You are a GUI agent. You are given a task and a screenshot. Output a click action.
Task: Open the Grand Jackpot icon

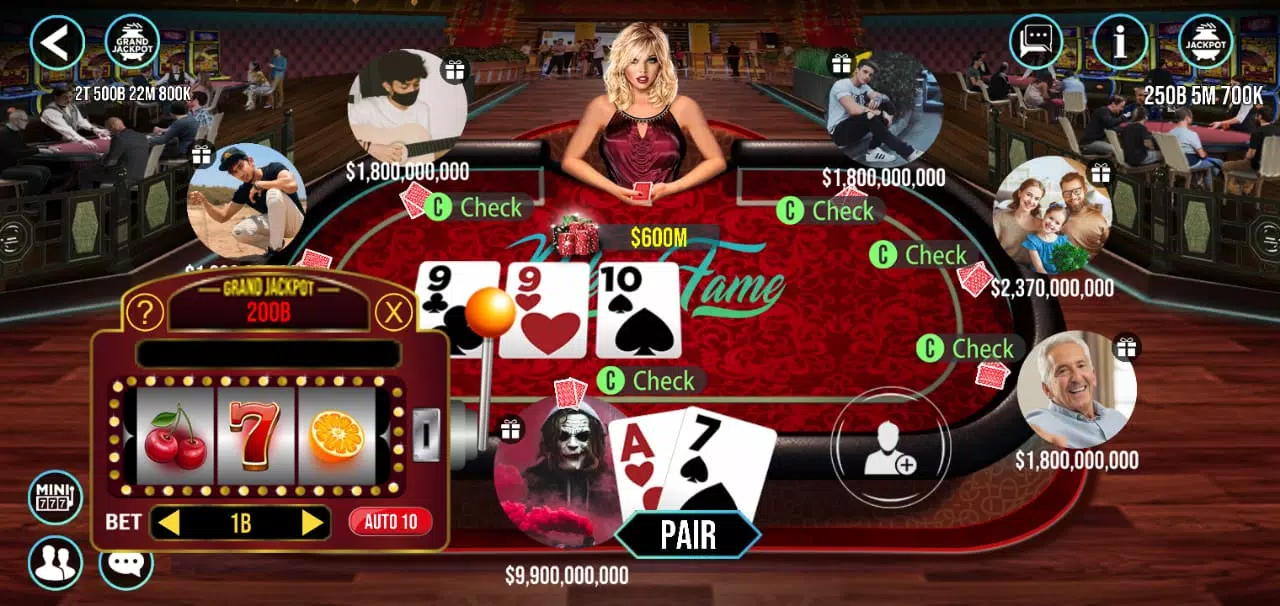click(x=133, y=42)
